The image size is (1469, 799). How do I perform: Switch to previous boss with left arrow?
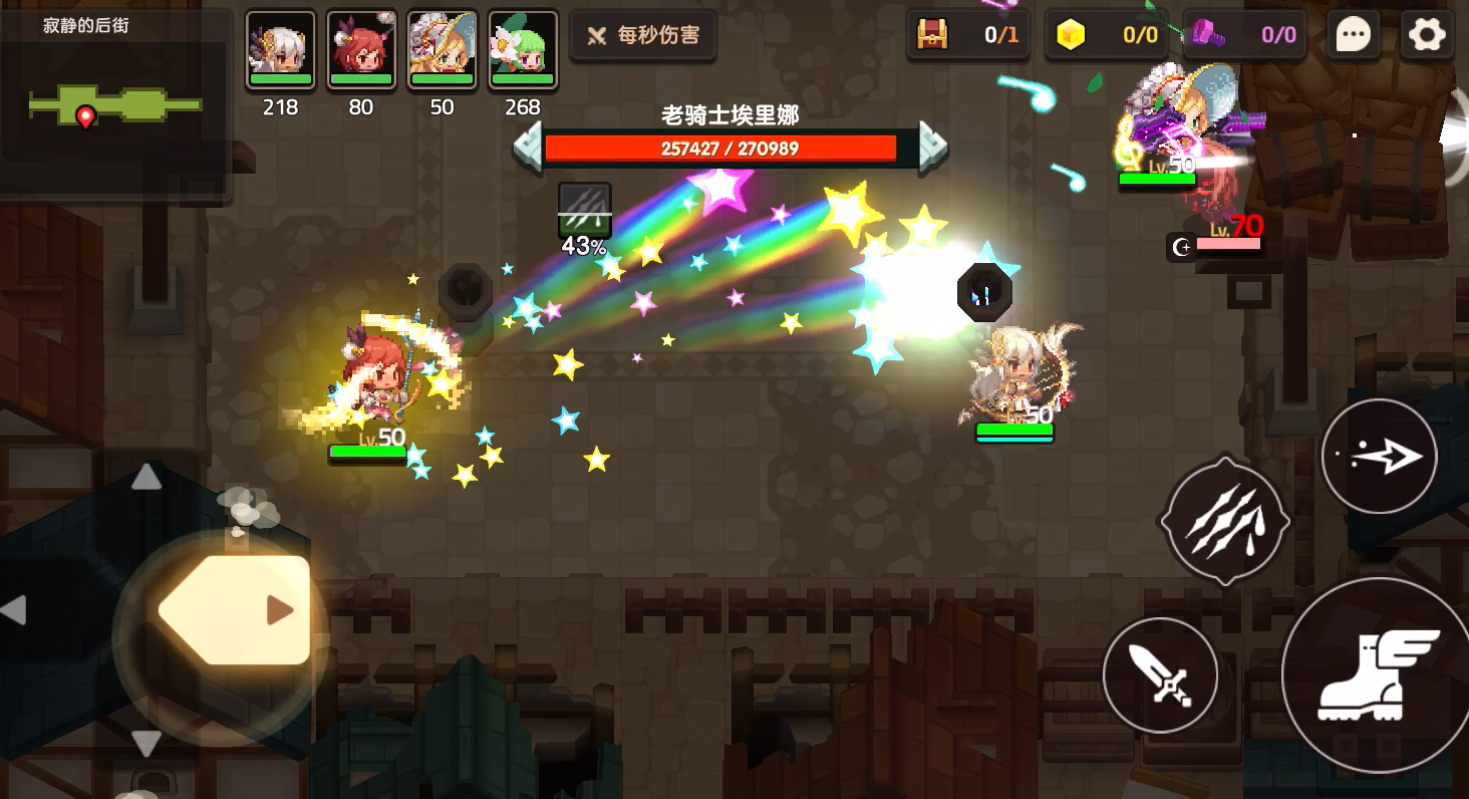click(528, 148)
